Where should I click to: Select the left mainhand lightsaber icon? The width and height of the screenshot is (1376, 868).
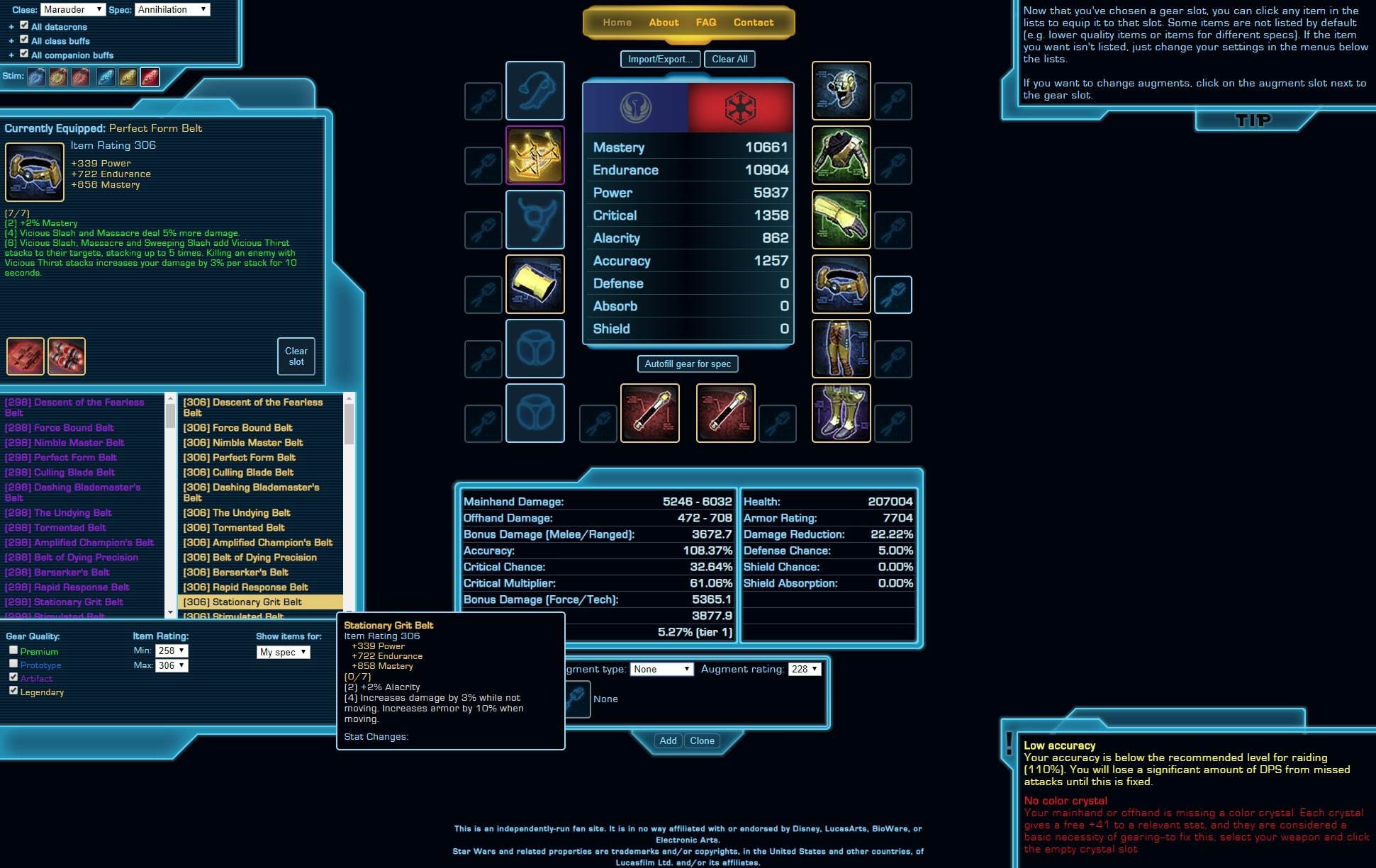coord(649,413)
